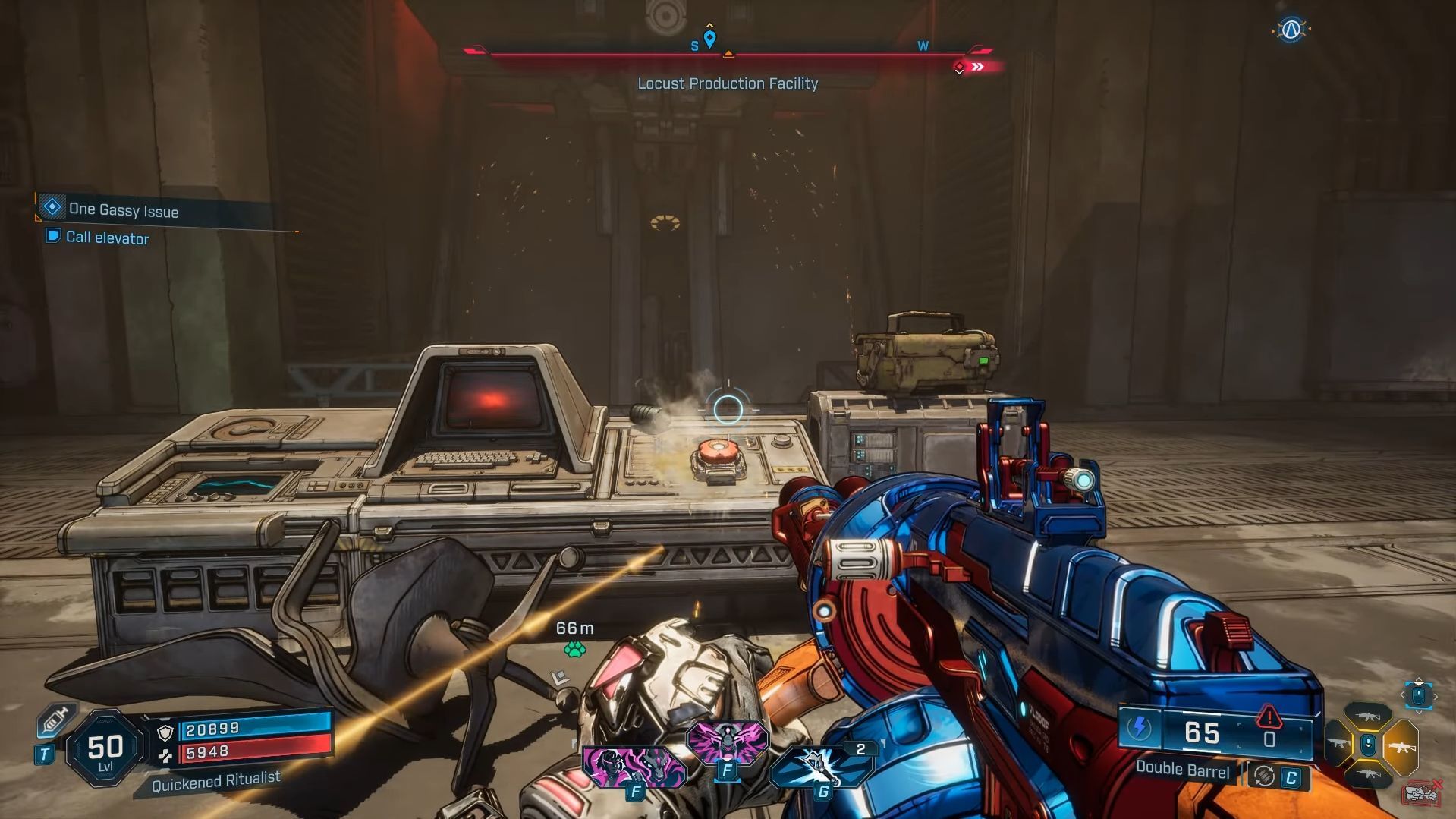The width and height of the screenshot is (1456, 819).
Task: Trigger the winged purple beast skill
Action: 727,742
